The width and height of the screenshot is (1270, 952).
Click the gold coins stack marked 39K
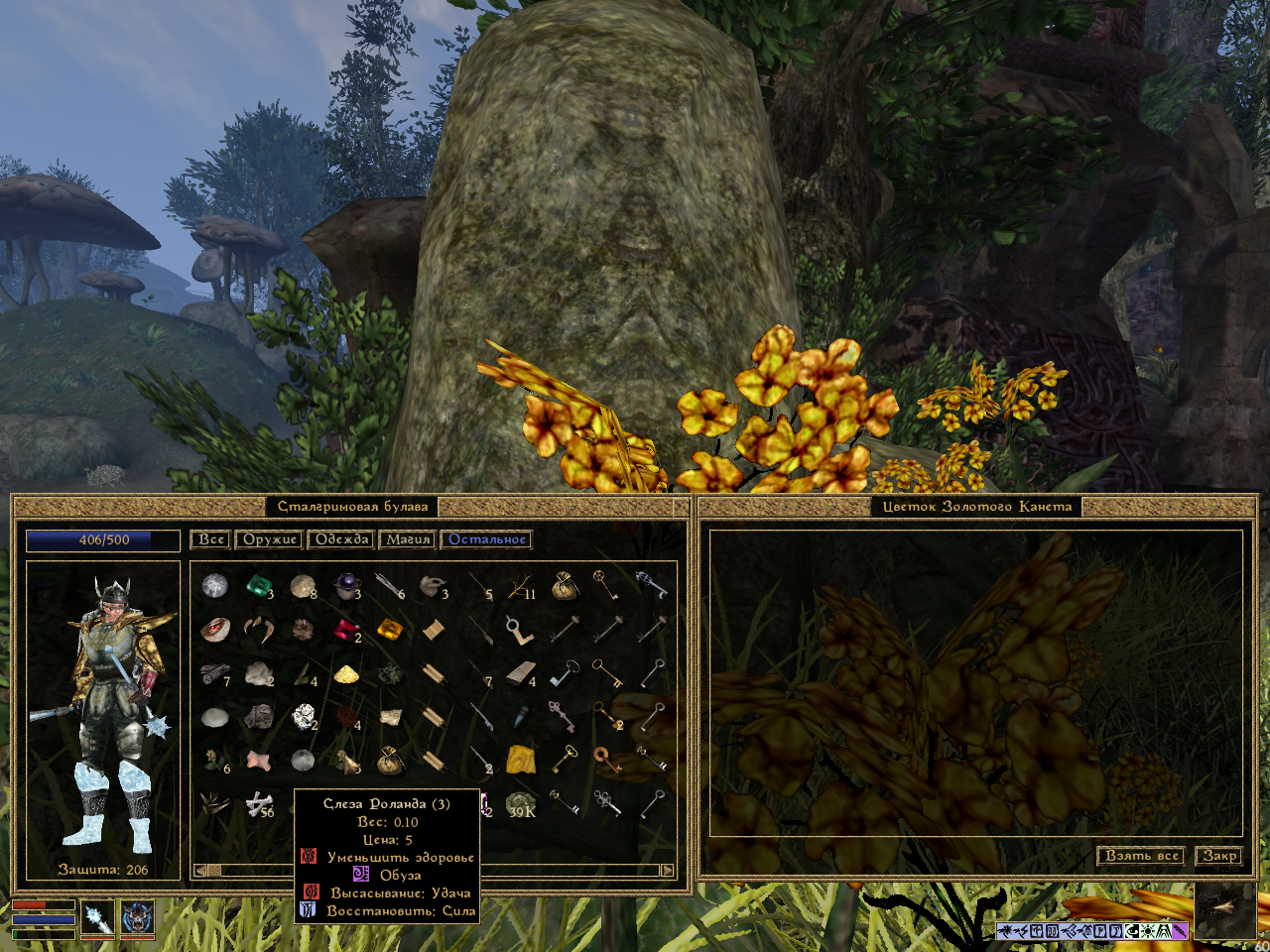[521, 804]
